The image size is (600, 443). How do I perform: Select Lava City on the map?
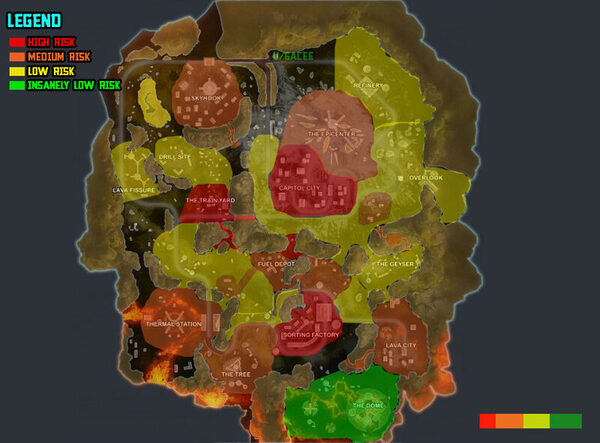pos(400,345)
